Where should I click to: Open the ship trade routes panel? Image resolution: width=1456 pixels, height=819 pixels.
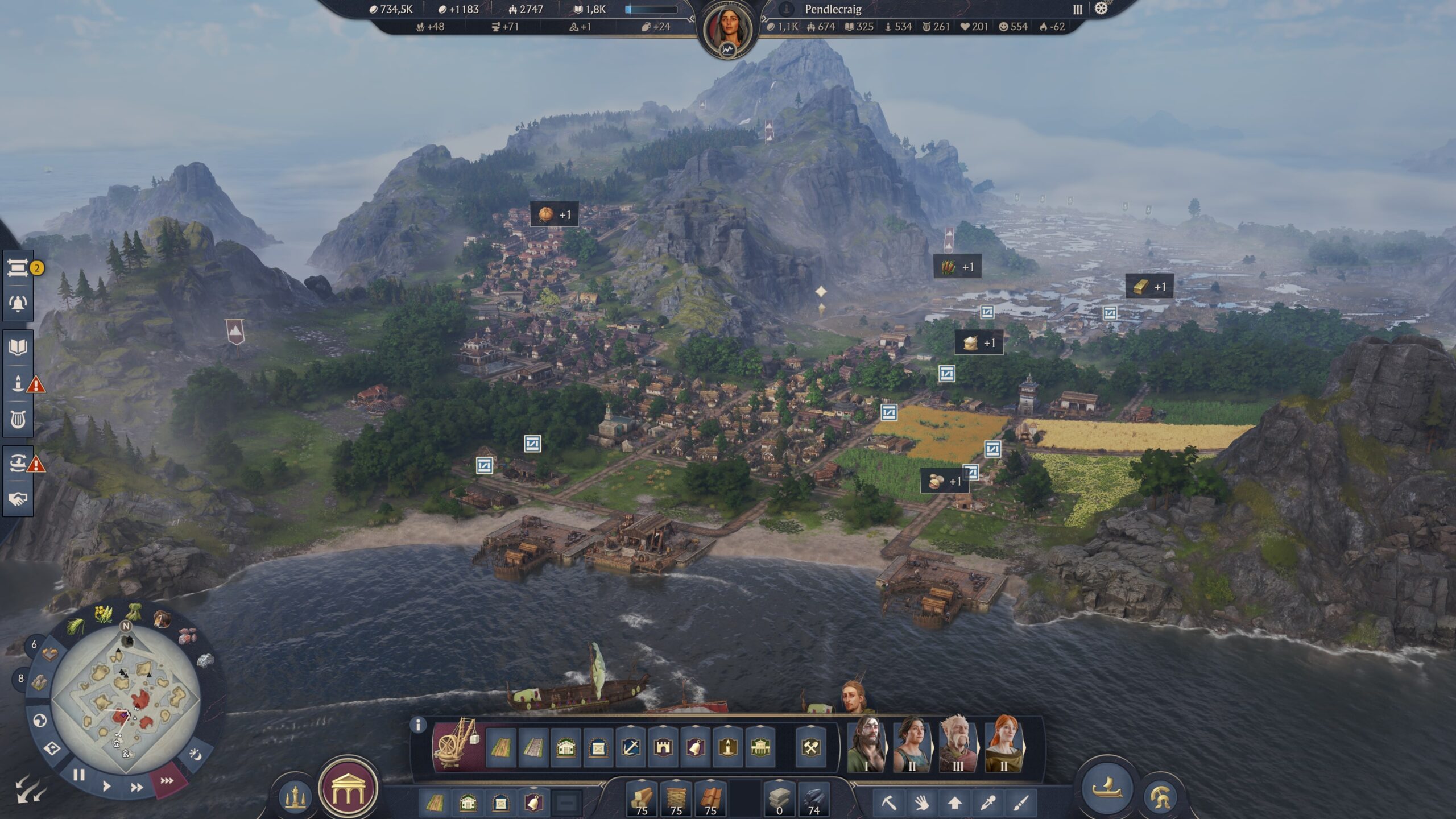click(18, 464)
